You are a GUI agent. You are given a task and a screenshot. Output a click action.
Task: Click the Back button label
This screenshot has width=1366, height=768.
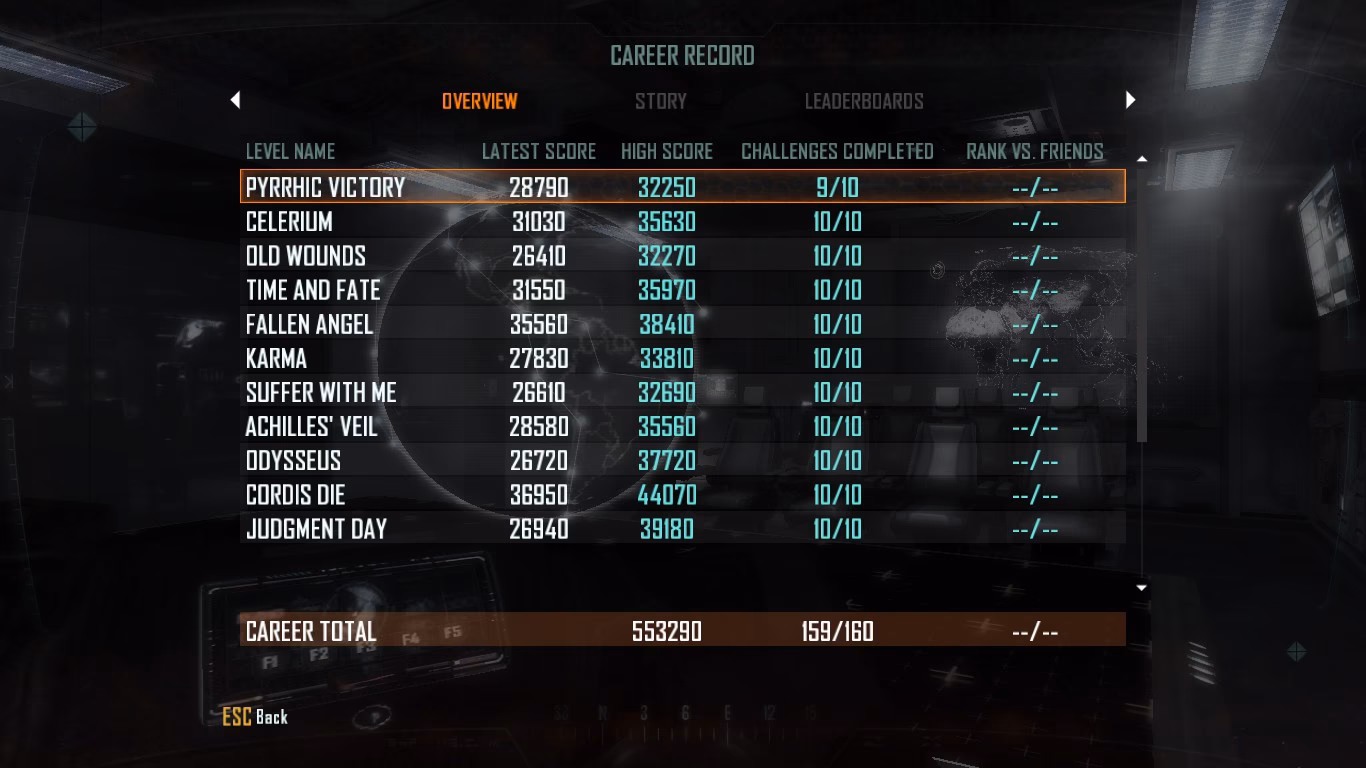click(270, 717)
